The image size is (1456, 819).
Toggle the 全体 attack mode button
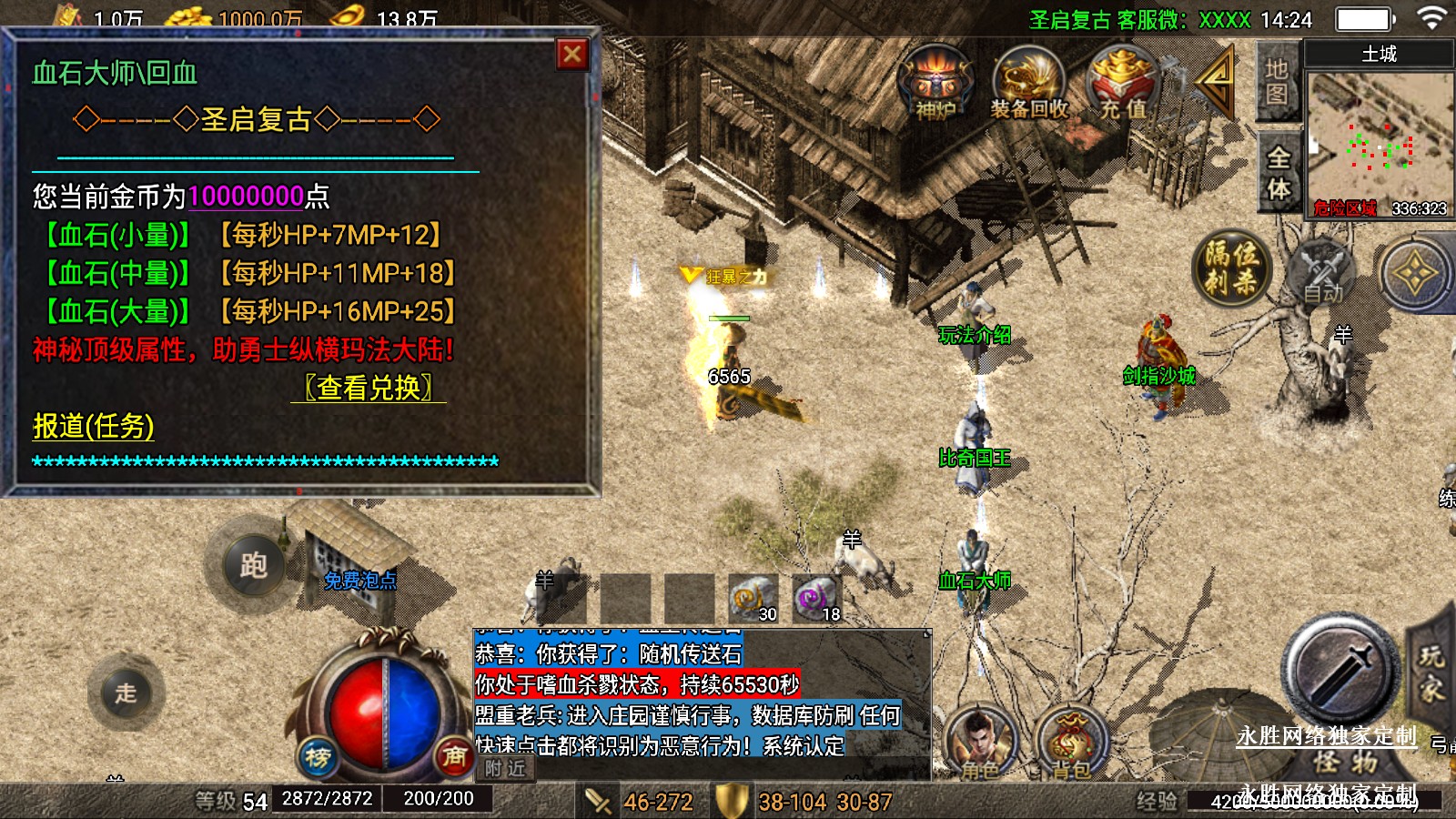tap(1279, 173)
